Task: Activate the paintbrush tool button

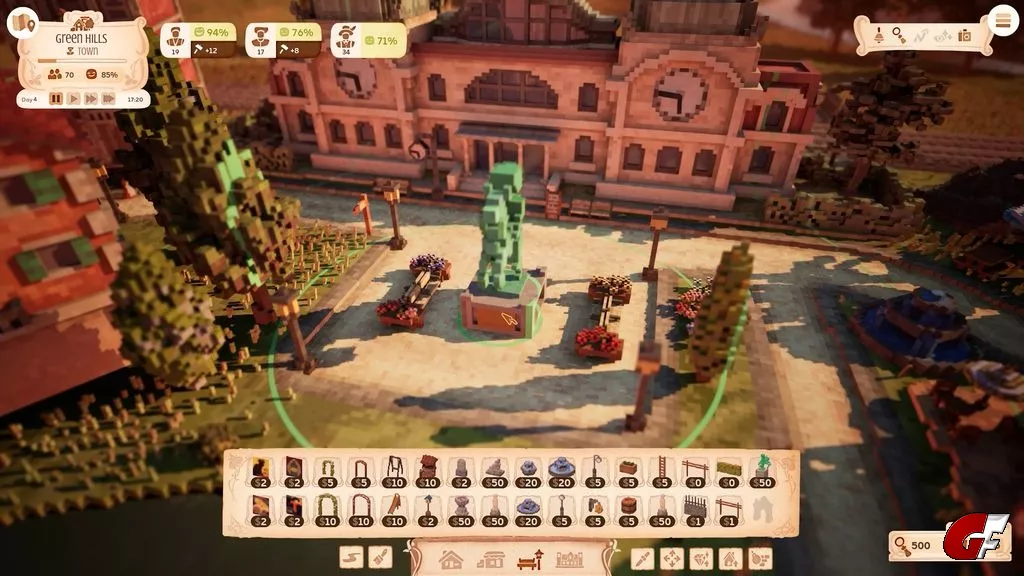Action: 379,558
